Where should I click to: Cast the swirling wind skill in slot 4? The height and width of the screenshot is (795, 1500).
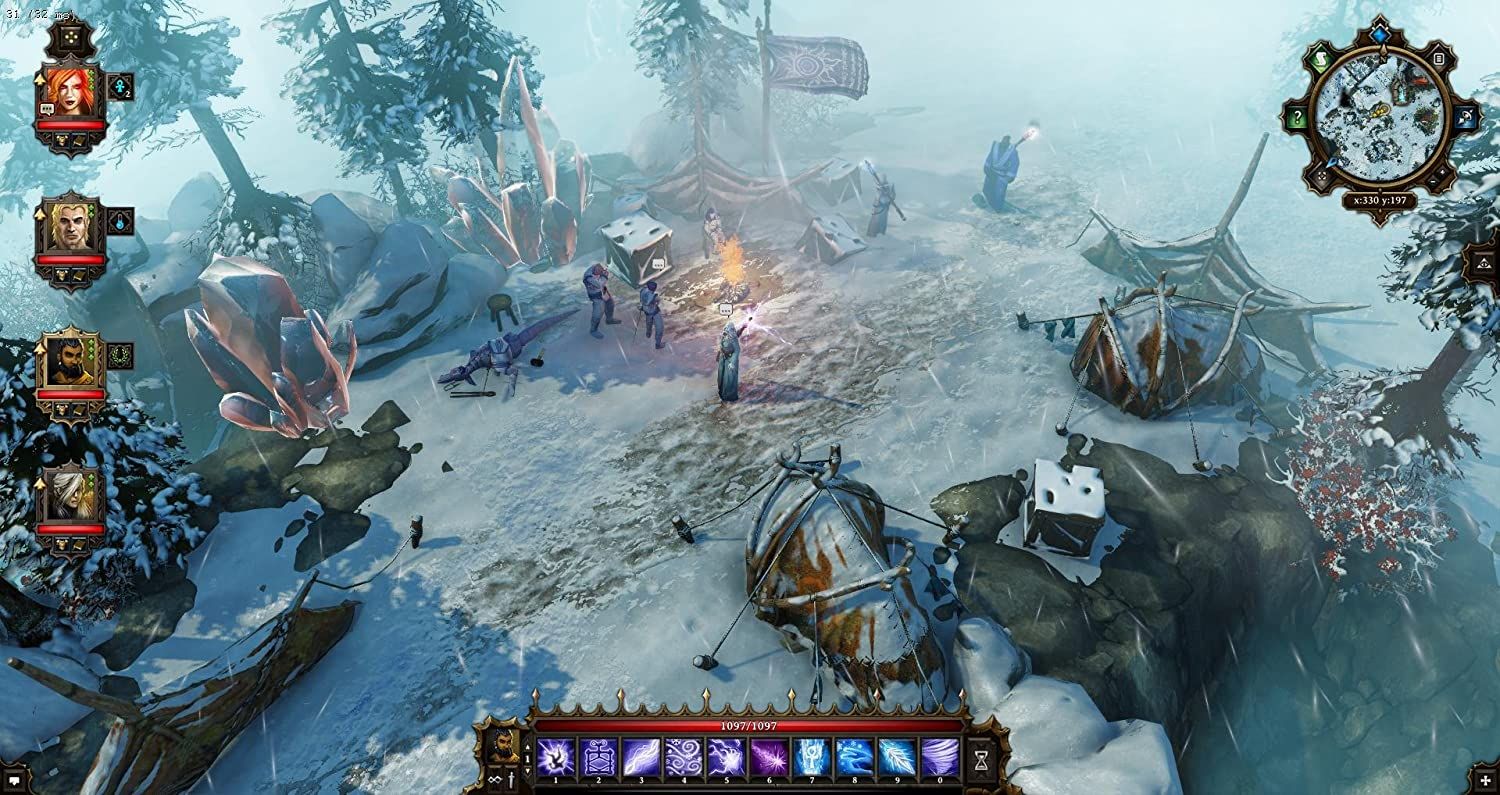pos(684,757)
